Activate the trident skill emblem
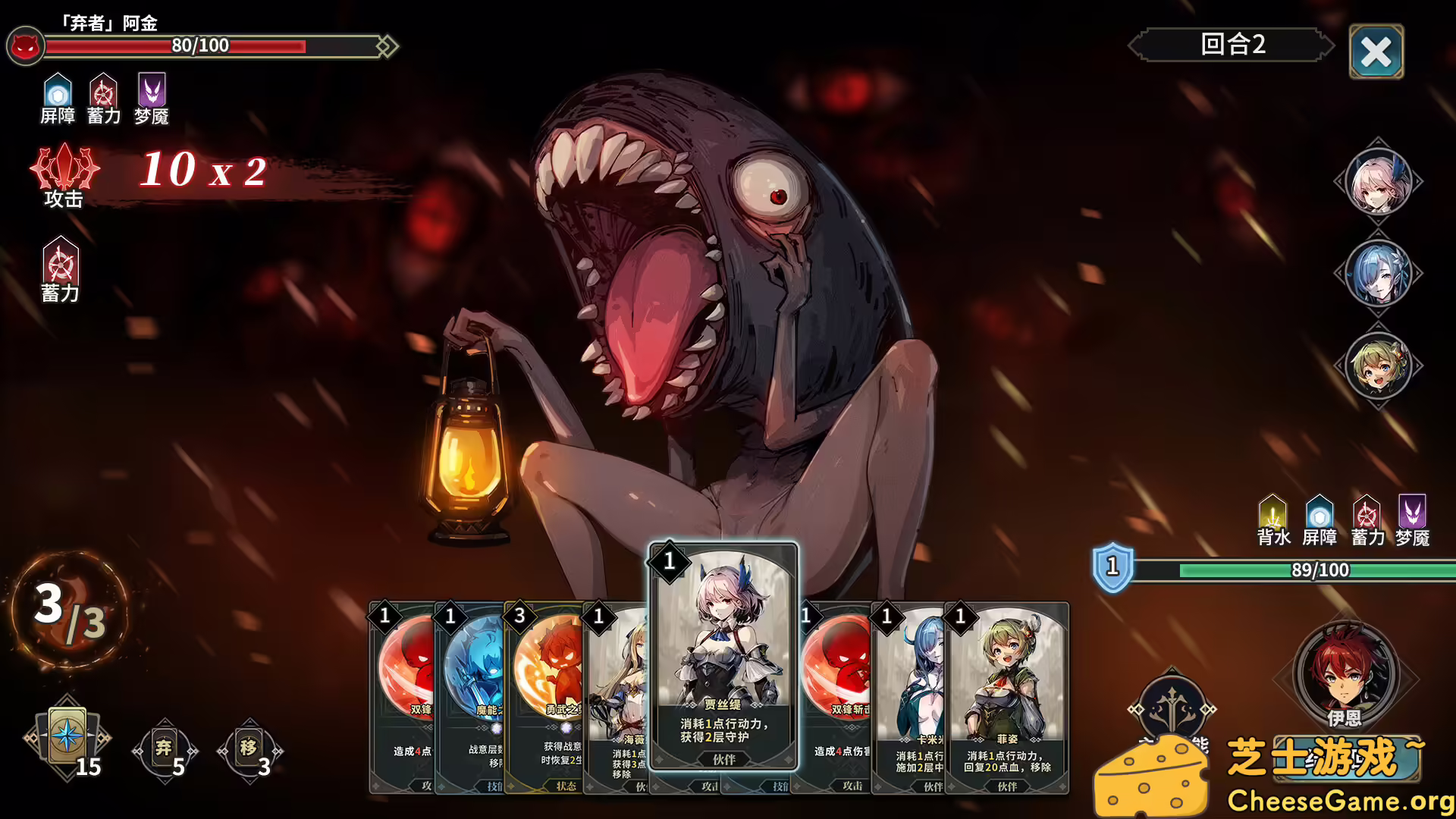Image resolution: width=1456 pixels, height=819 pixels. (1172, 708)
